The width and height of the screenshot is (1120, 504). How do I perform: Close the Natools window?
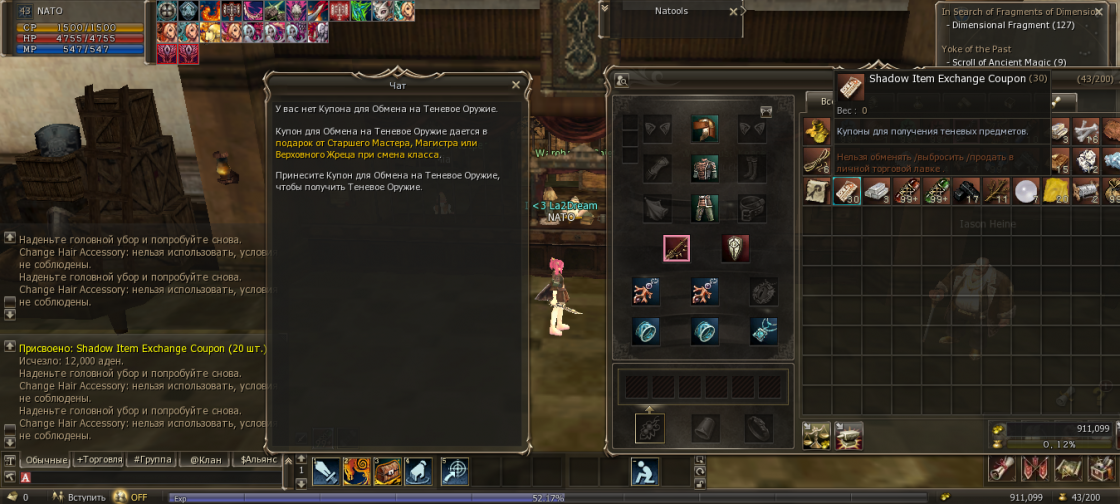pos(734,12)
